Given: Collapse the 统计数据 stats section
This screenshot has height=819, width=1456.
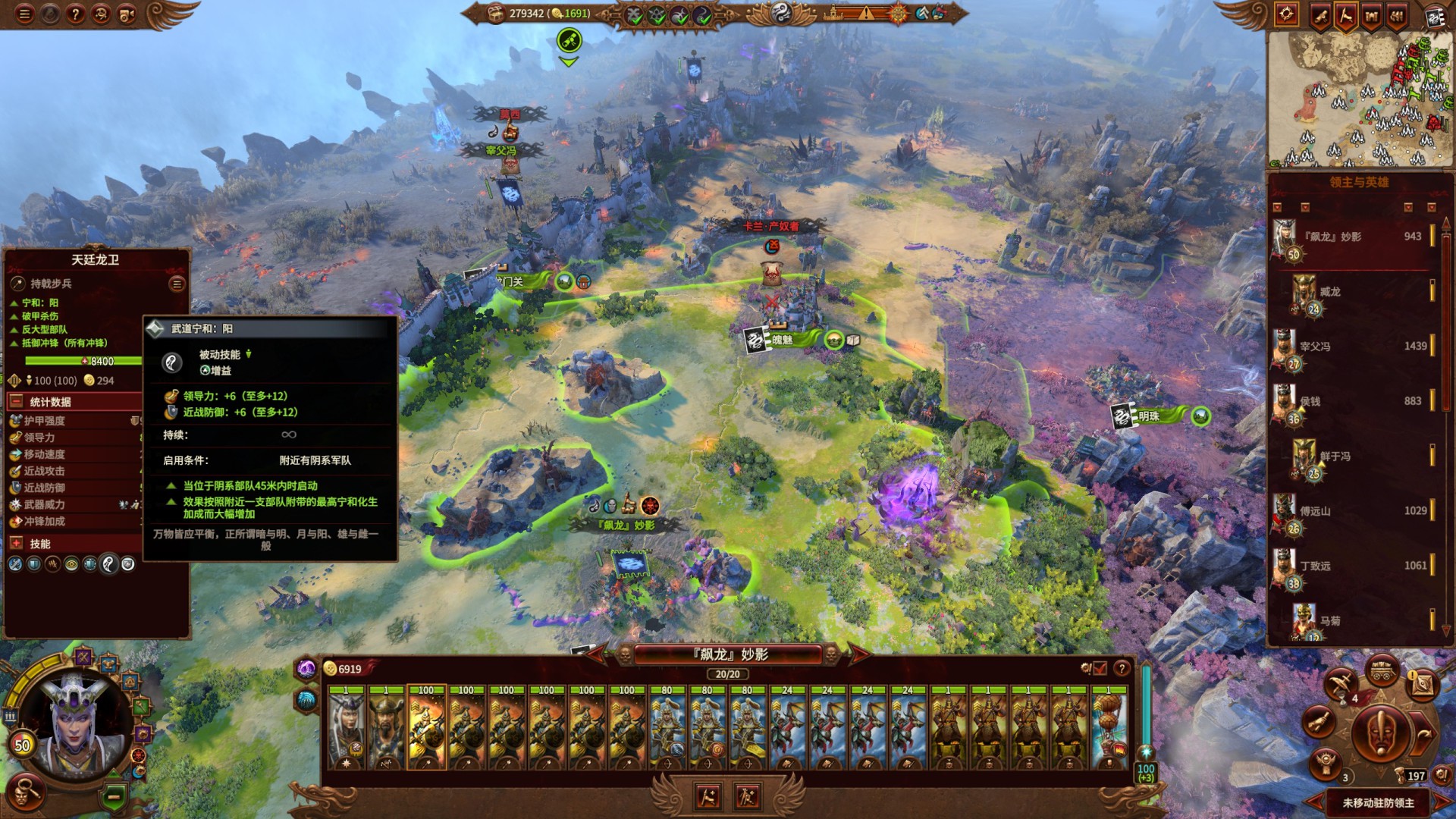Looking at the screenshot, I should [17, 401].
